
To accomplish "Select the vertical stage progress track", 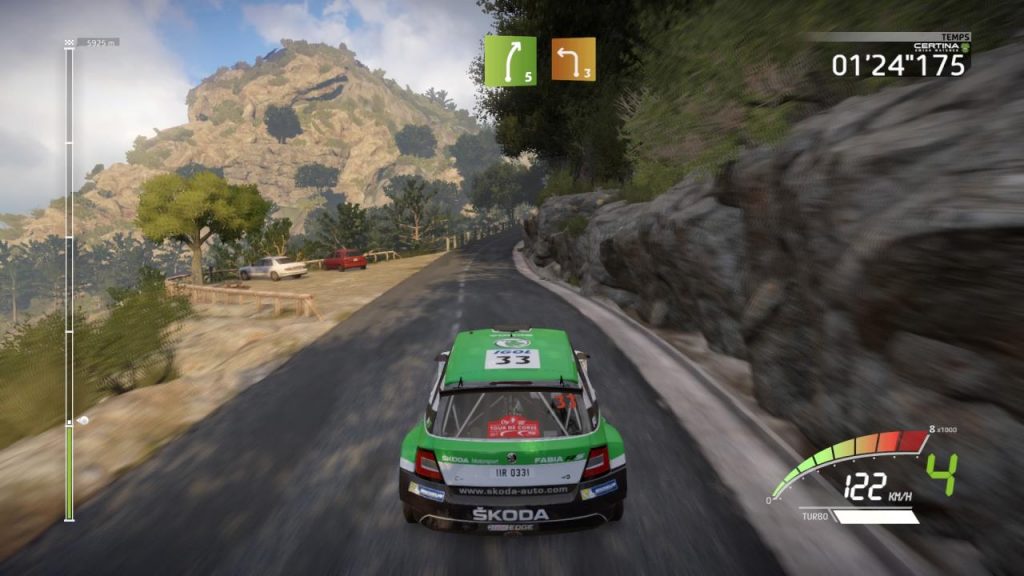I will 69,280.
